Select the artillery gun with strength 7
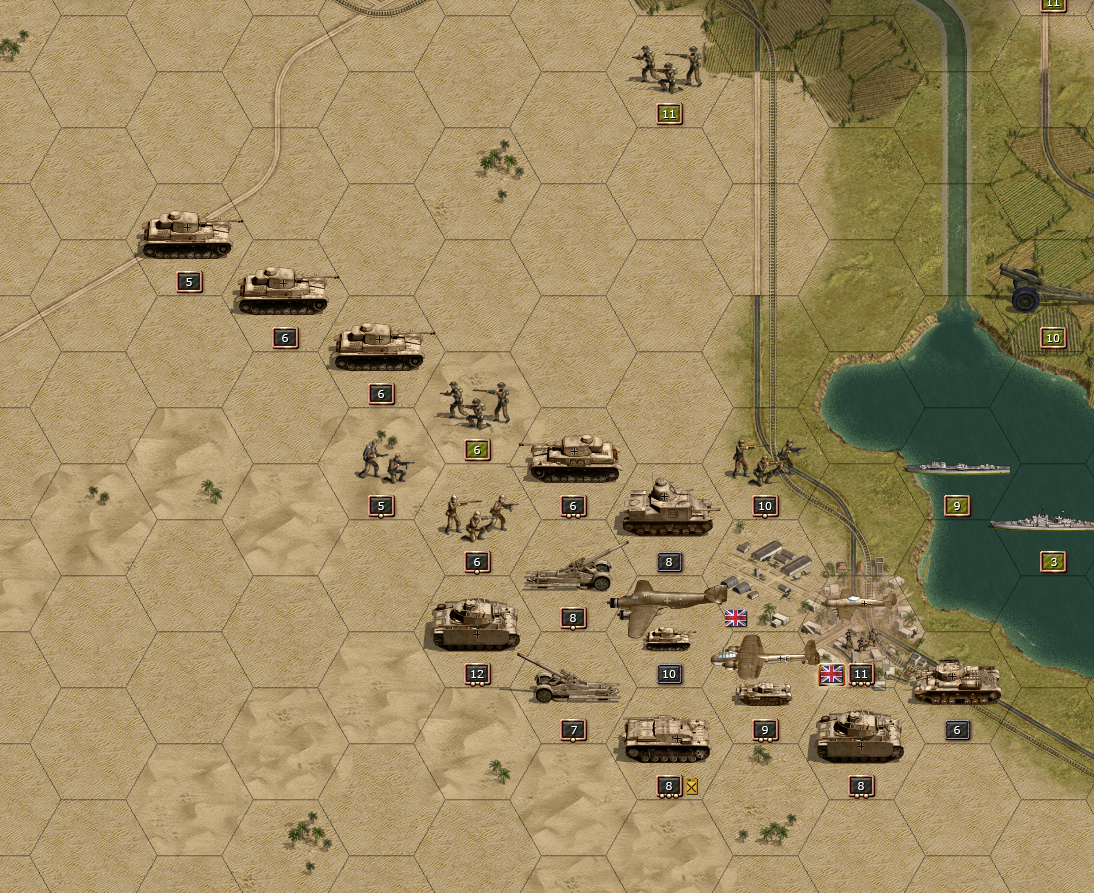The image size is (1094, 893). 570,682
